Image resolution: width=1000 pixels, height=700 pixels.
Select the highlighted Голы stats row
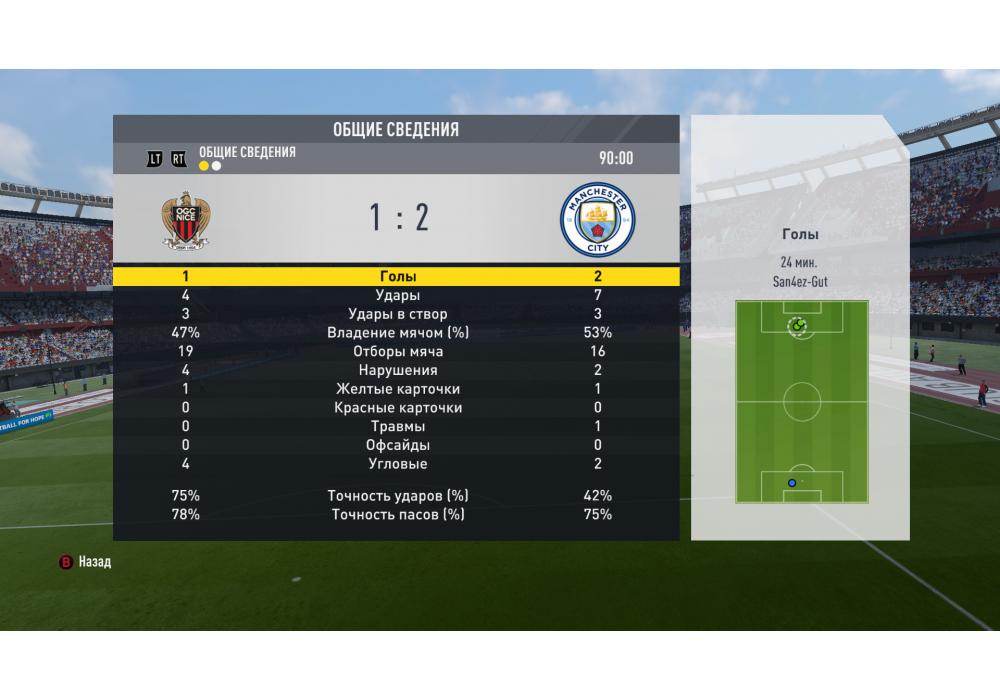tap(397, 276)
